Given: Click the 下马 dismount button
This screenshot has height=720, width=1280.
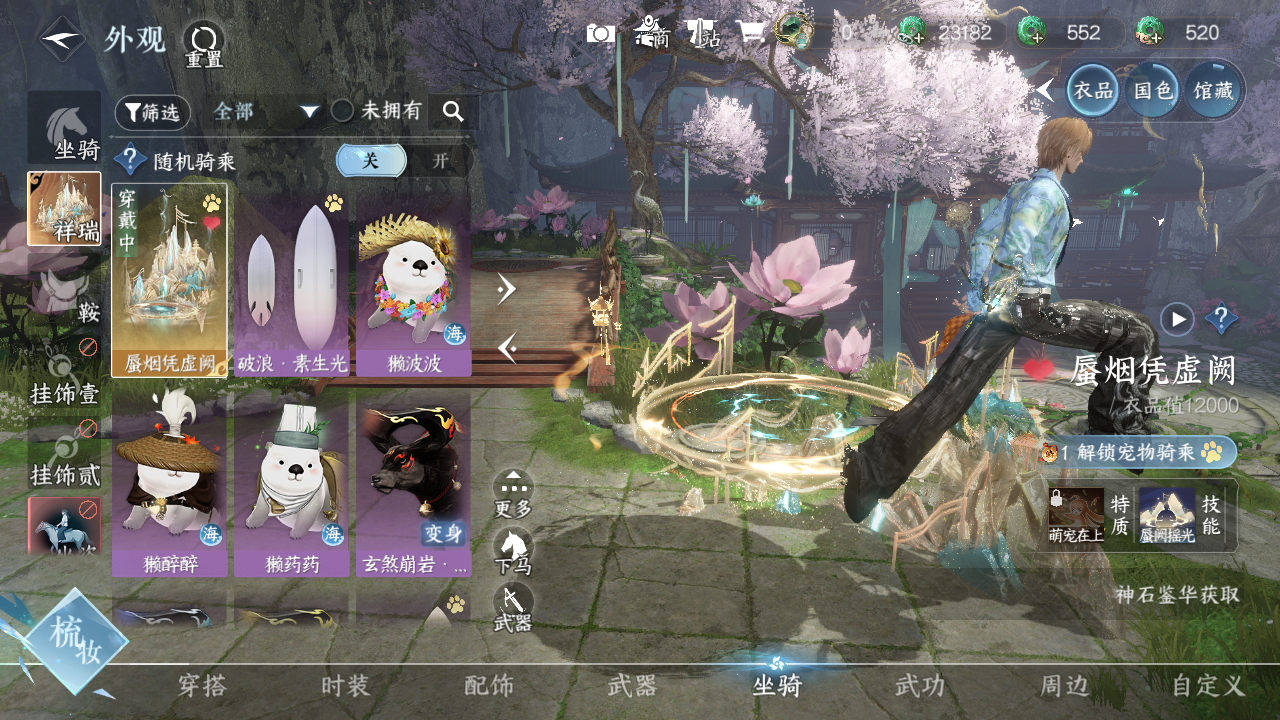Looking at the screenshot, I should [x=513, y=550].
